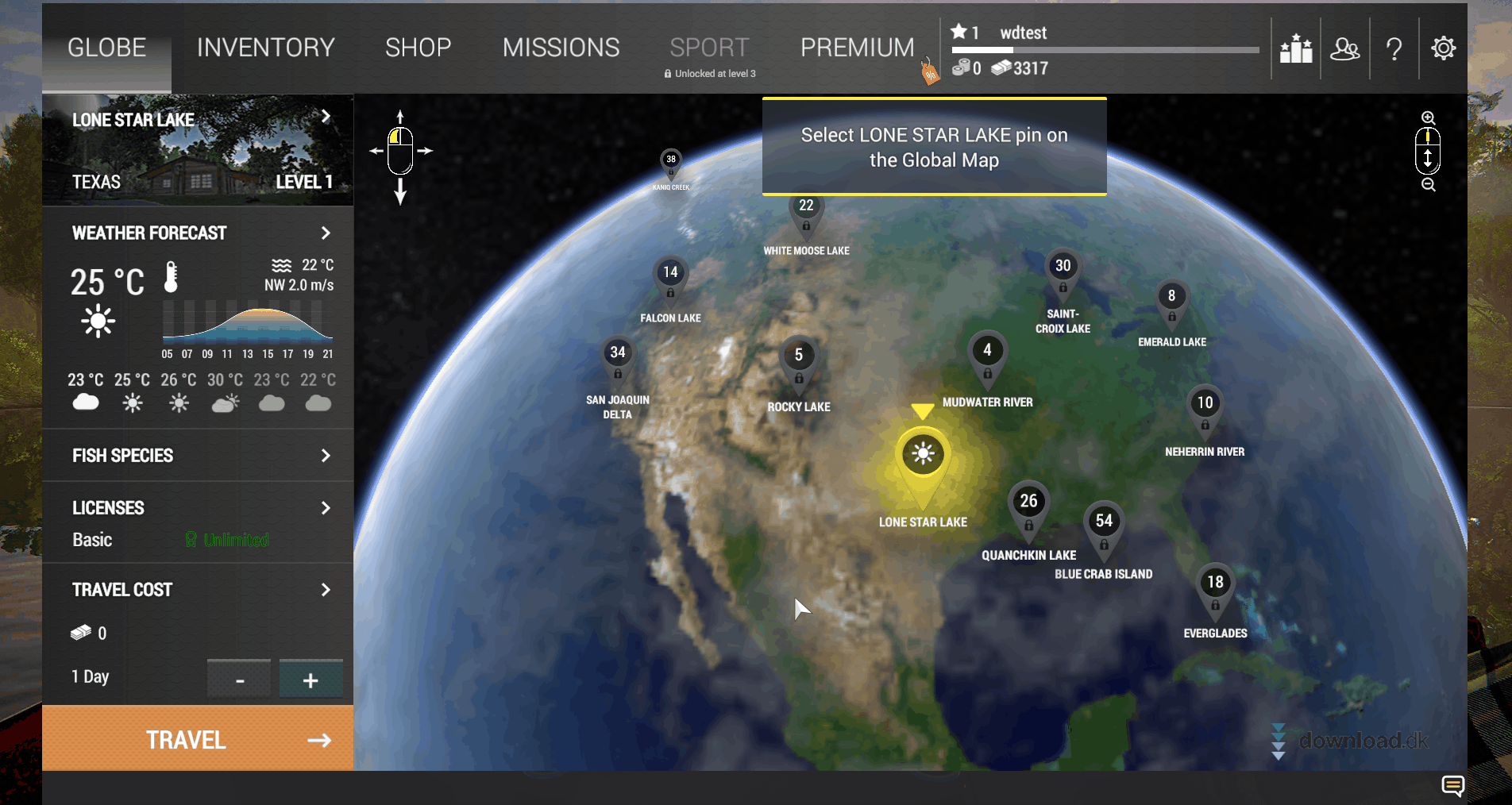Screen dimensions: 1512x805
Task: Open the friends list icon
Action: pyautogui.click(x=1344, y=49)
